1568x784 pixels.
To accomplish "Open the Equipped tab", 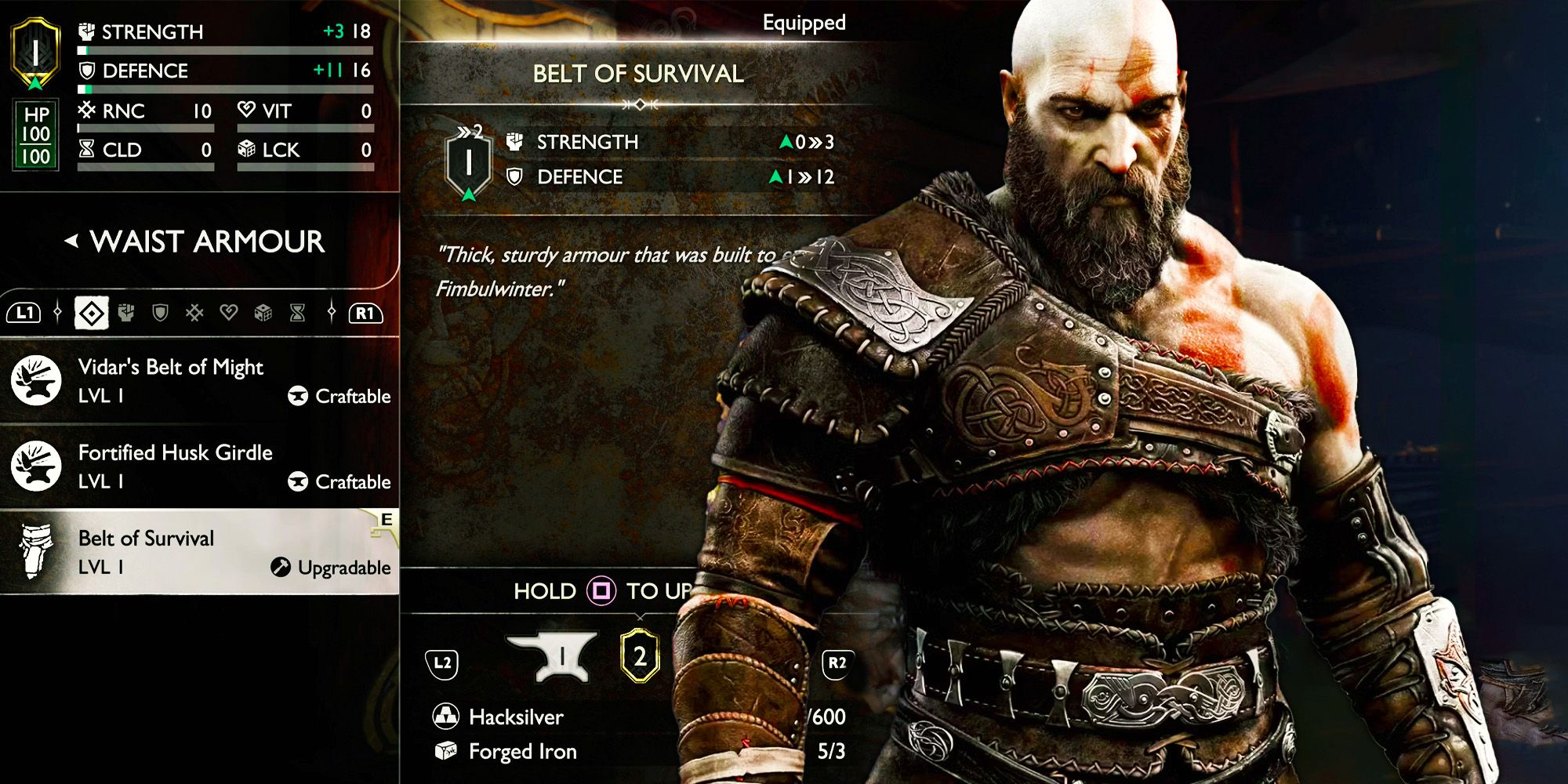I will pos(803,23).
